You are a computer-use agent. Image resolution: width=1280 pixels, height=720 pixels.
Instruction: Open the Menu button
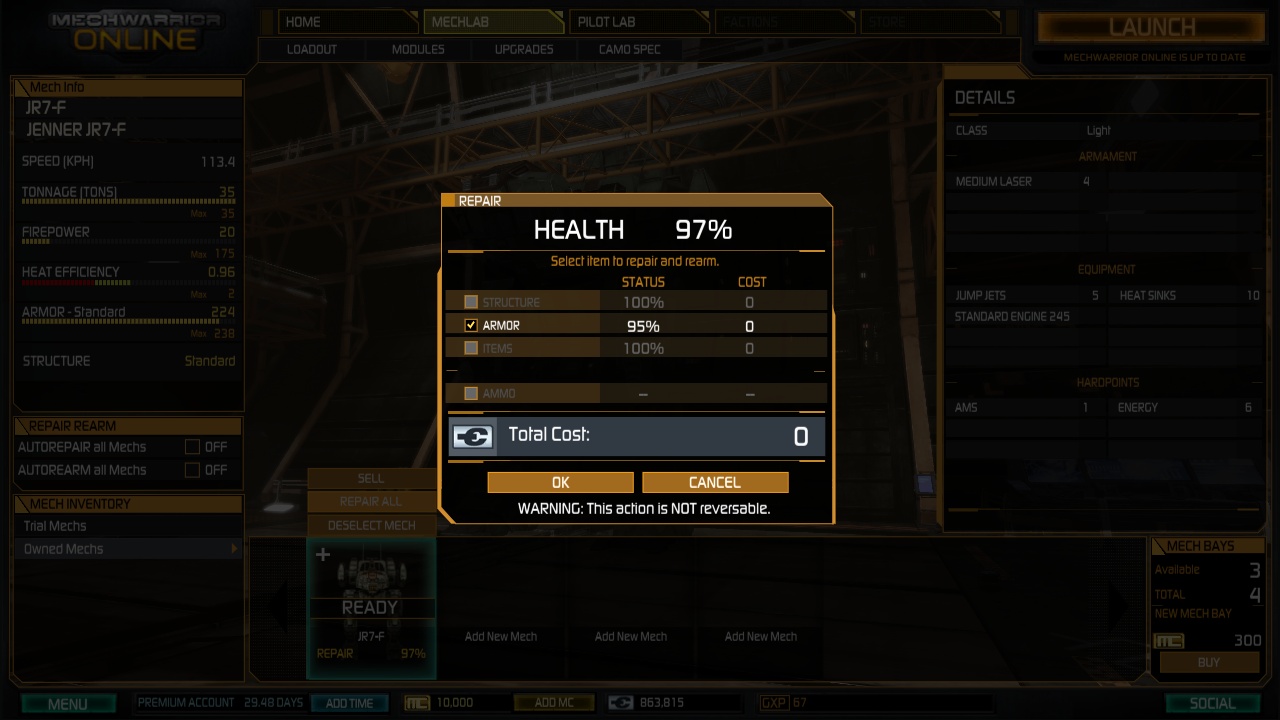pos(67,704)
